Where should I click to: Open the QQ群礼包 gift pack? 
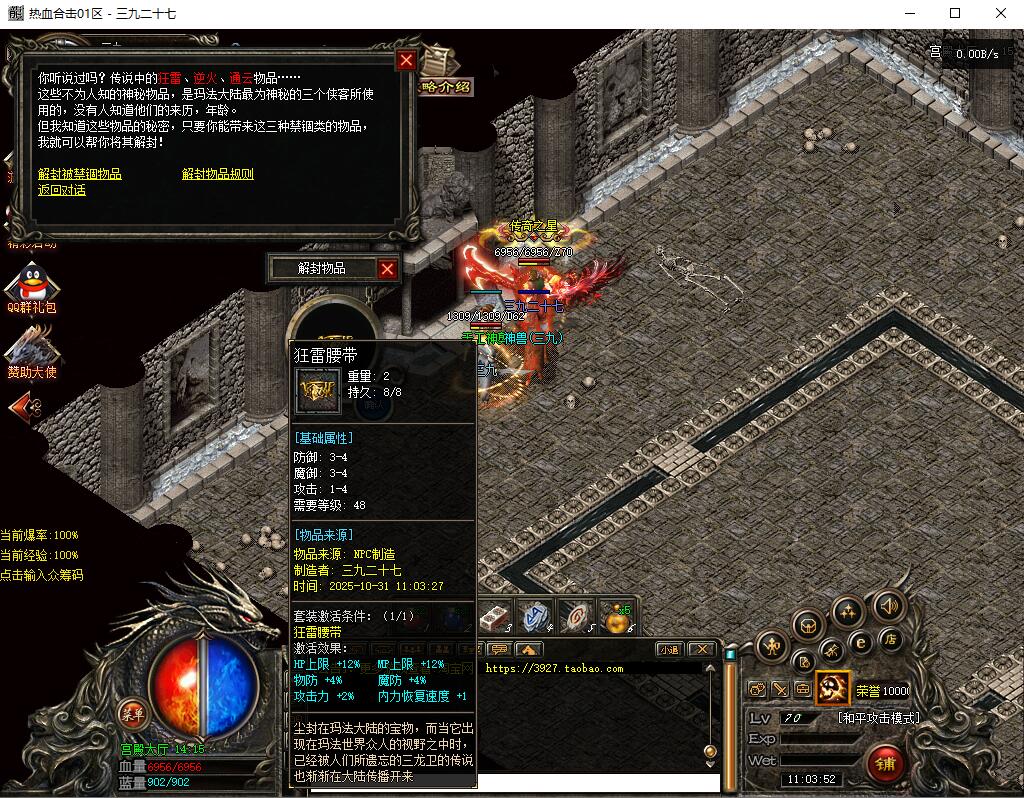pos(31,288)
